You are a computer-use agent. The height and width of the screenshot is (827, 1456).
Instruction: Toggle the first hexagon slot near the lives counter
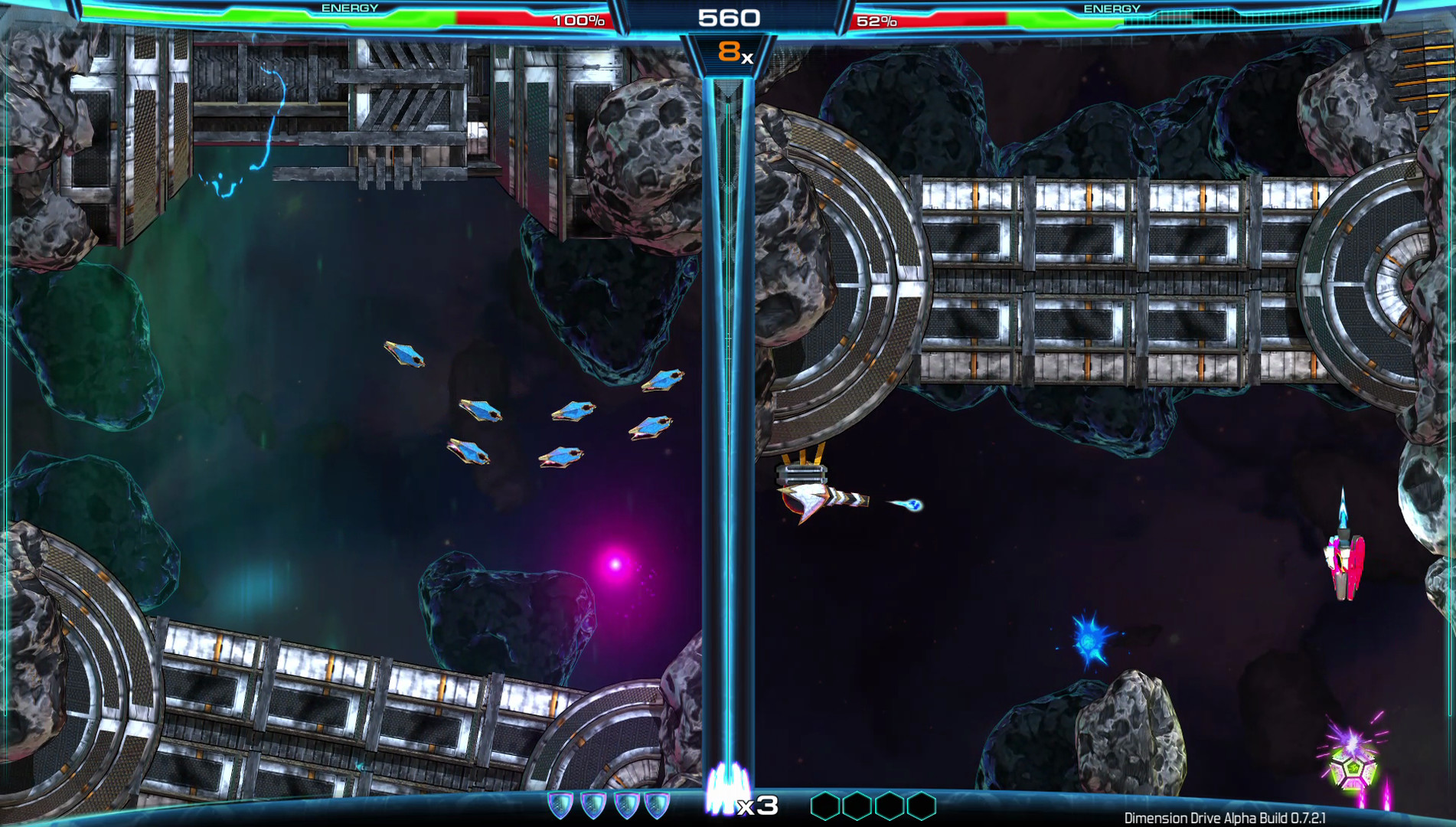827,806
